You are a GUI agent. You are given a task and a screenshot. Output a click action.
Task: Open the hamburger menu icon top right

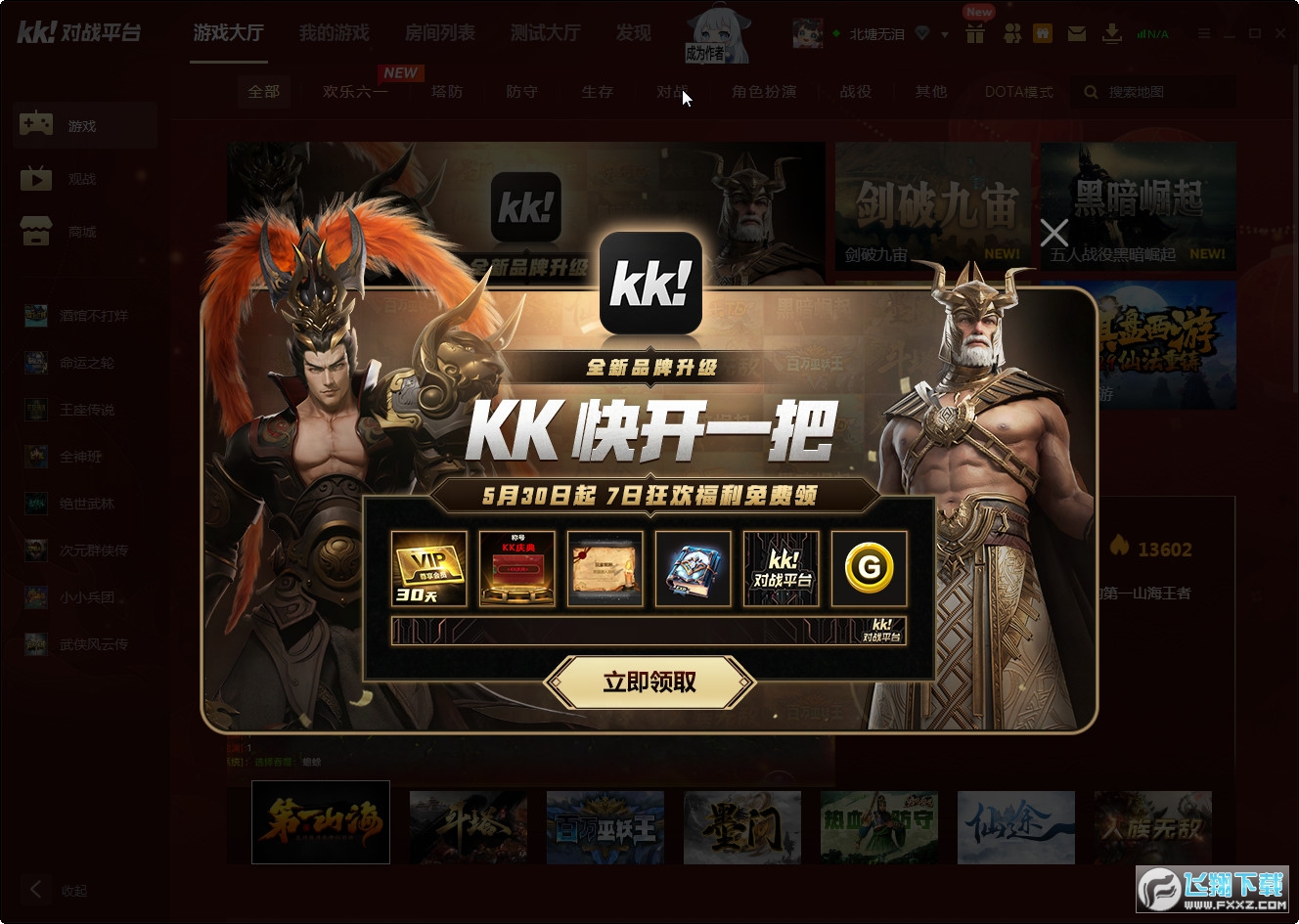[x=1204, y=32]
